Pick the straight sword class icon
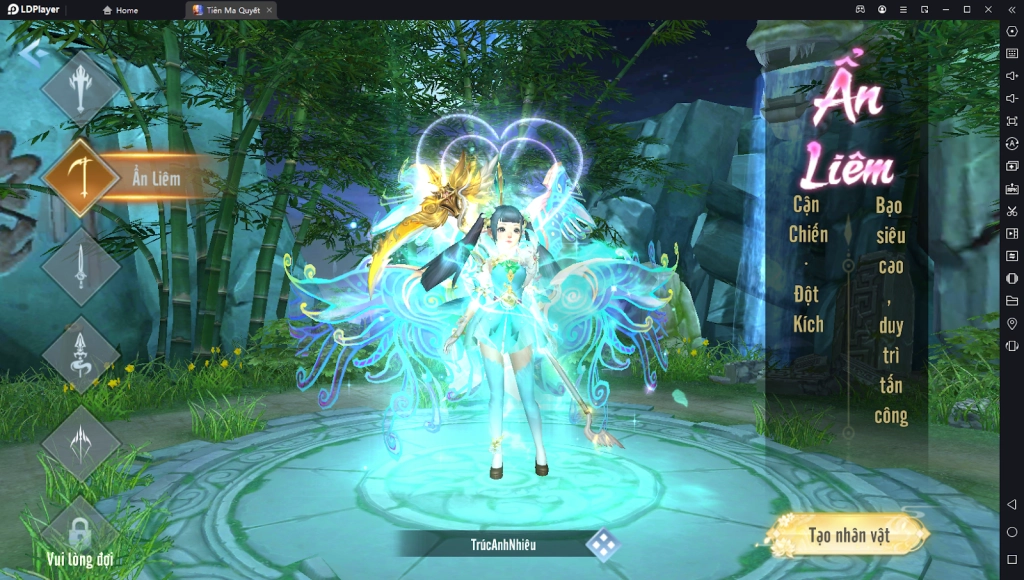 pos(81,266)
